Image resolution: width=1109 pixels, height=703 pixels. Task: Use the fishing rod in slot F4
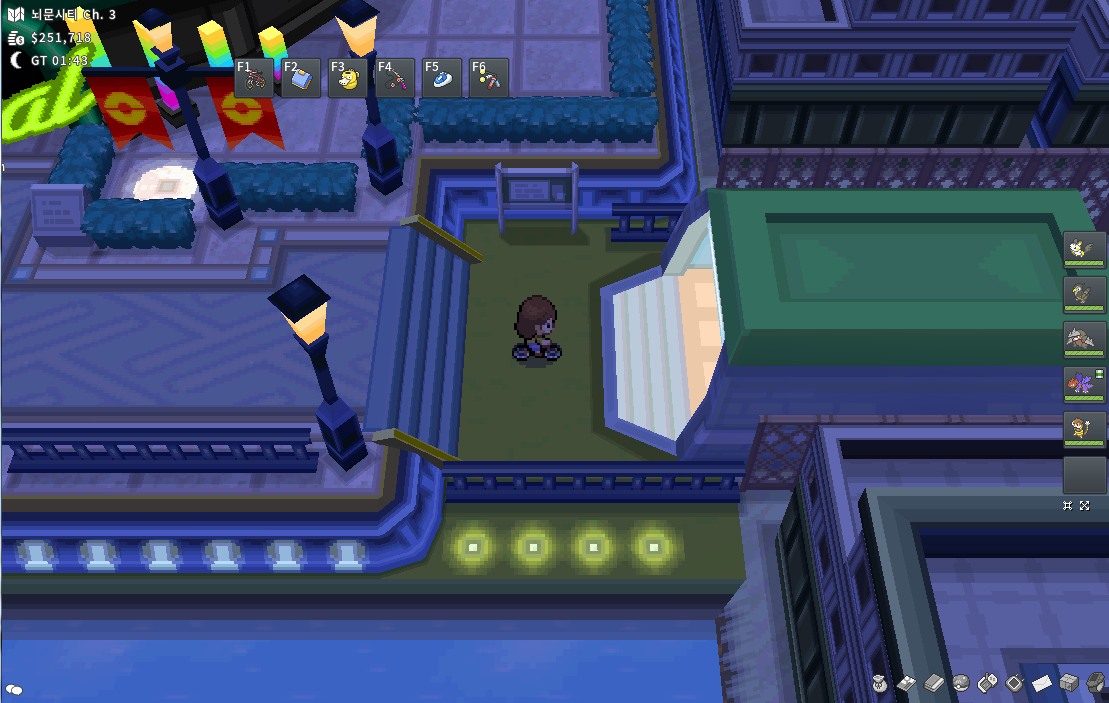click(x=395, y=79)
